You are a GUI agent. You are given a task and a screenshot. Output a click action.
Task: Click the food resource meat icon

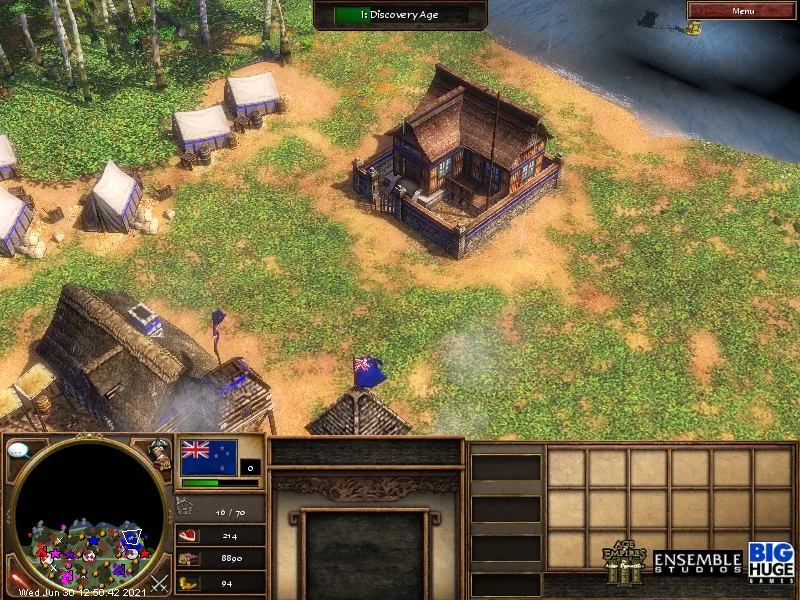click(x=187, y=535)
